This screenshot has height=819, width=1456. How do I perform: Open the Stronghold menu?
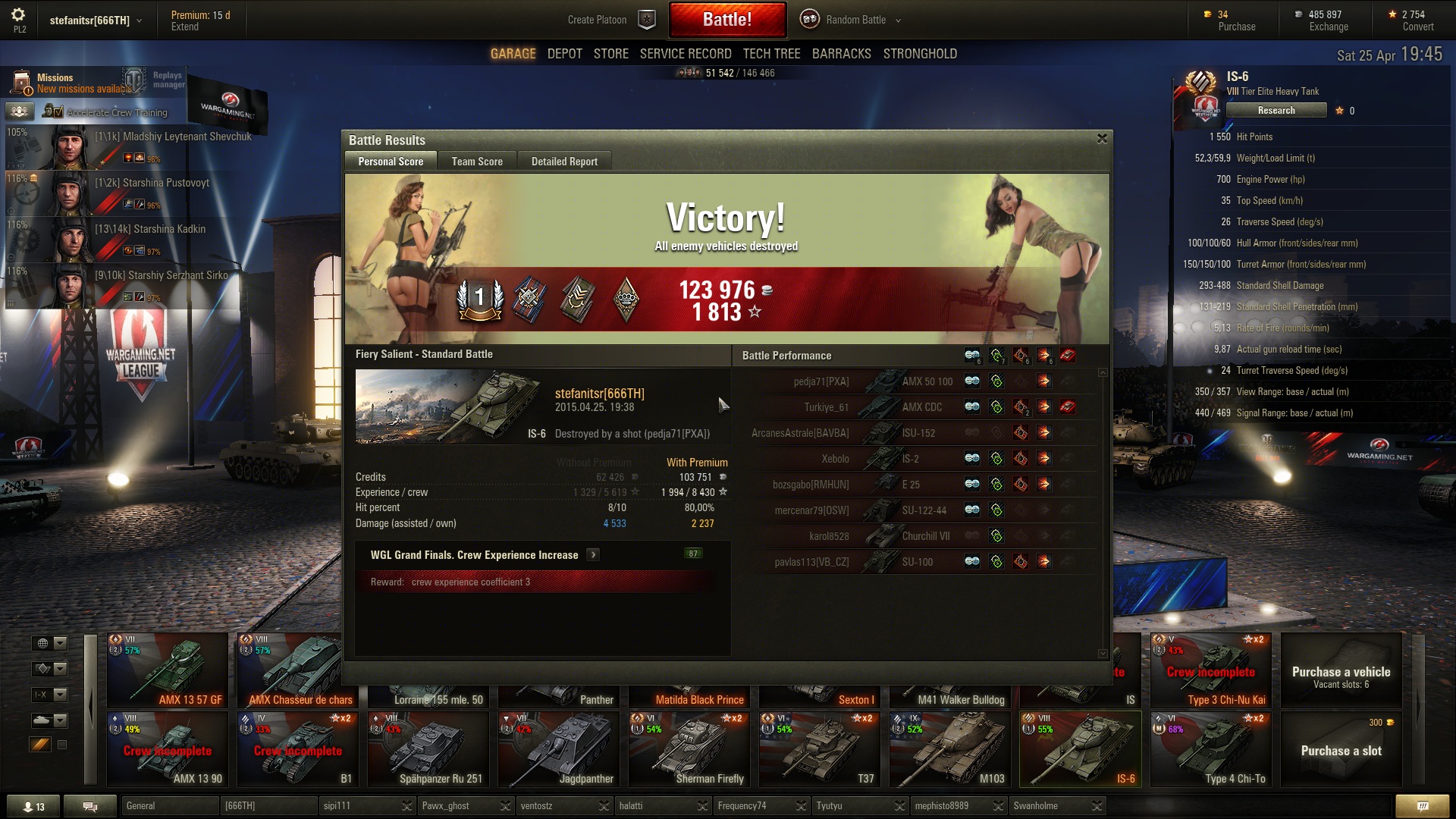[x=920, y=54]
